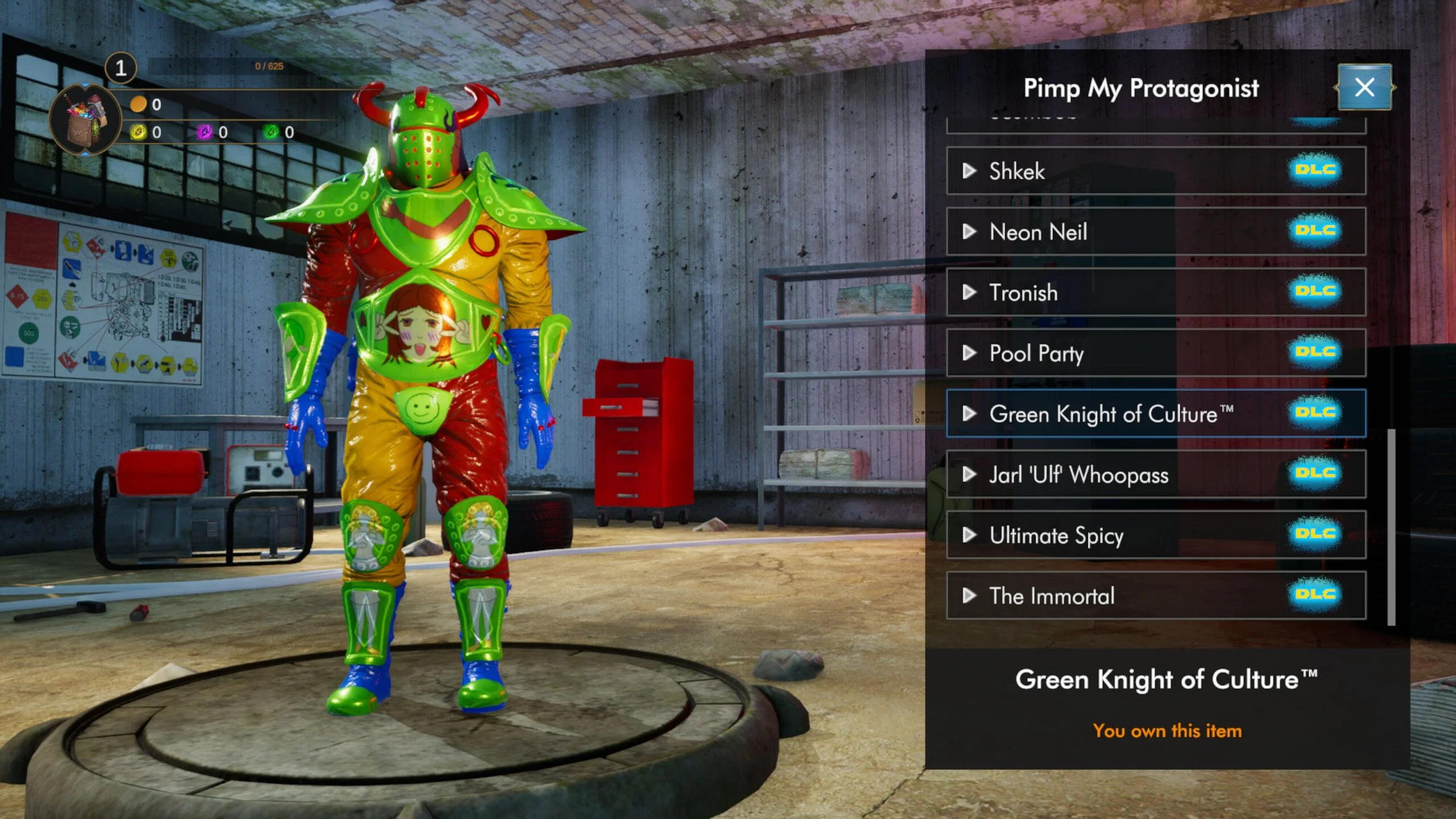The image size is (1456, 819).
Task: Open the loot bag icon
Action: pyautogui.click(x=85, y=119)
